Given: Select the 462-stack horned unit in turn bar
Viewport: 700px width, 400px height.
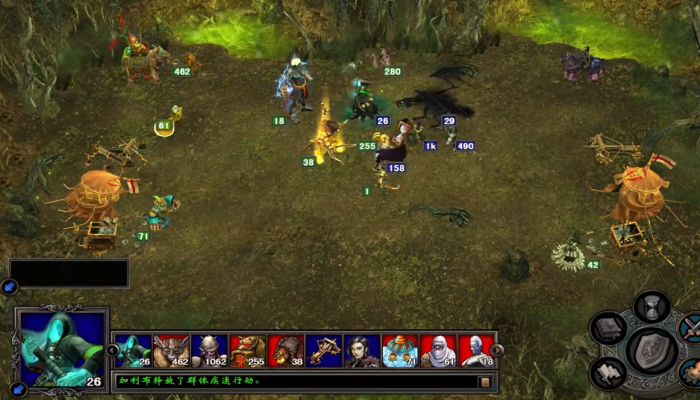Looking at the screenshot, I should tap(171, 351).
